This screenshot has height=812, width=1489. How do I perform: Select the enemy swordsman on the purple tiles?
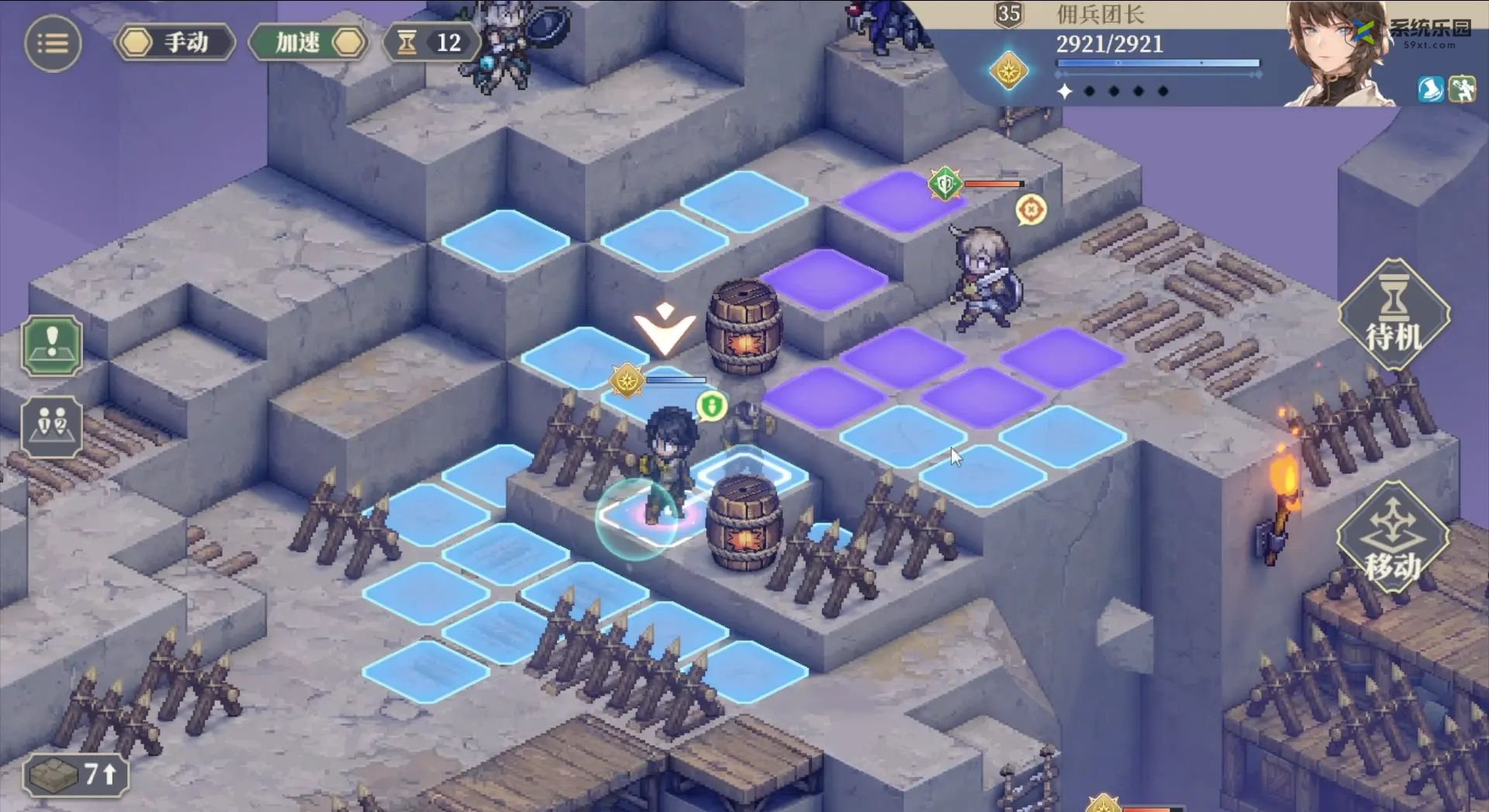tap(983, 278)
